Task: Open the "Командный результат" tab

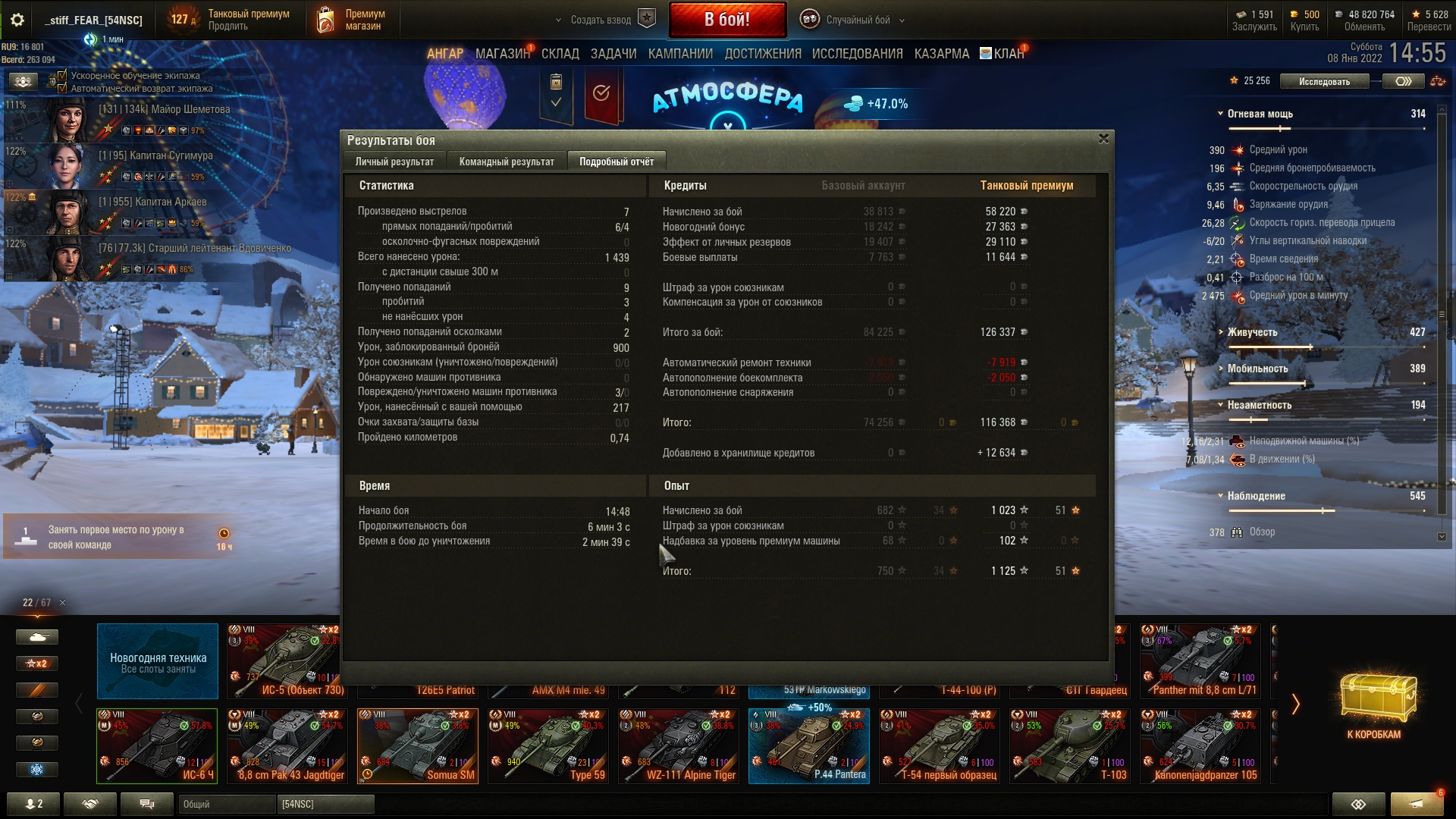Action: [x=507, y=162]
